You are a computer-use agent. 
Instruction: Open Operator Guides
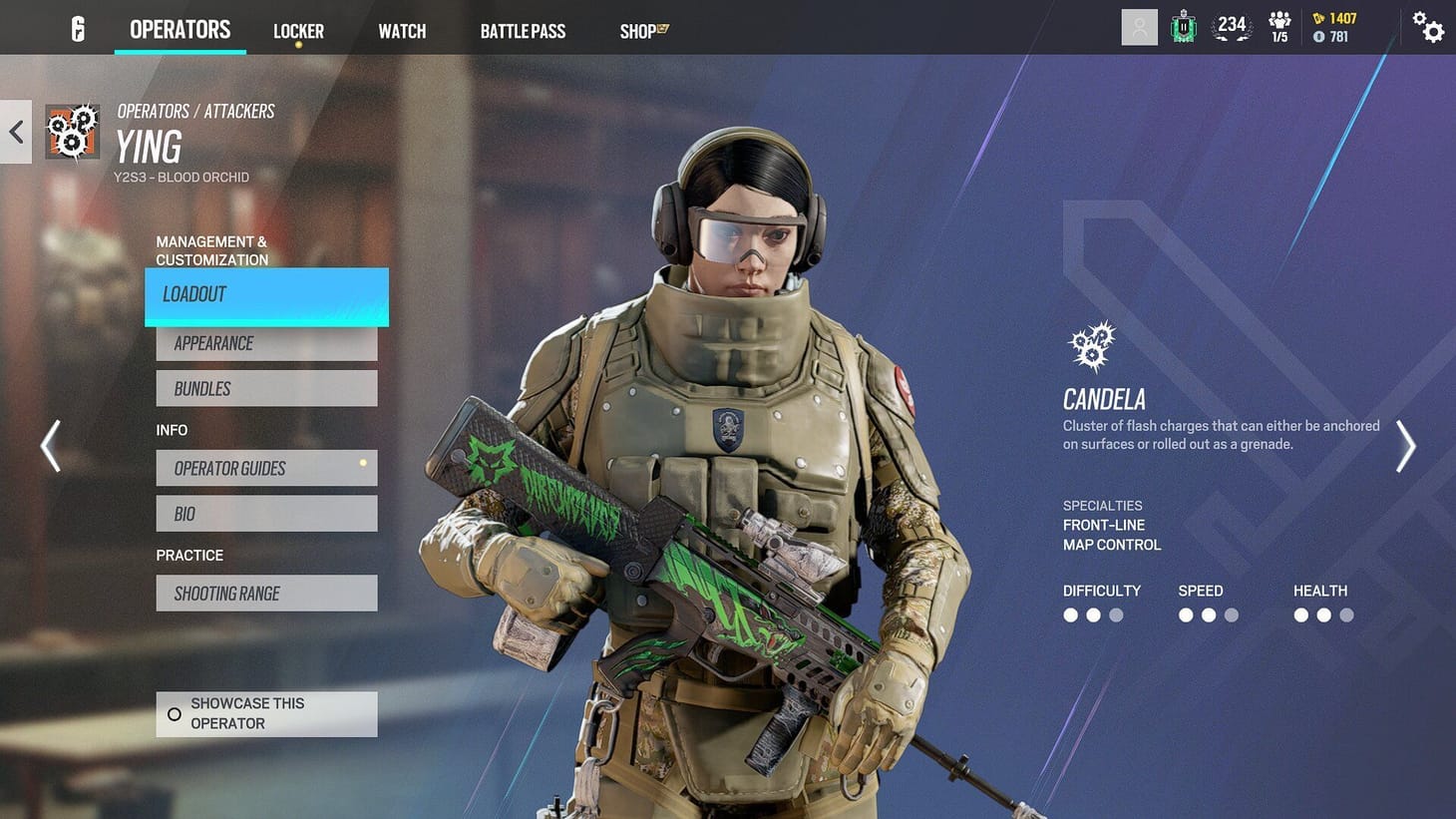[x=265, y=468]
